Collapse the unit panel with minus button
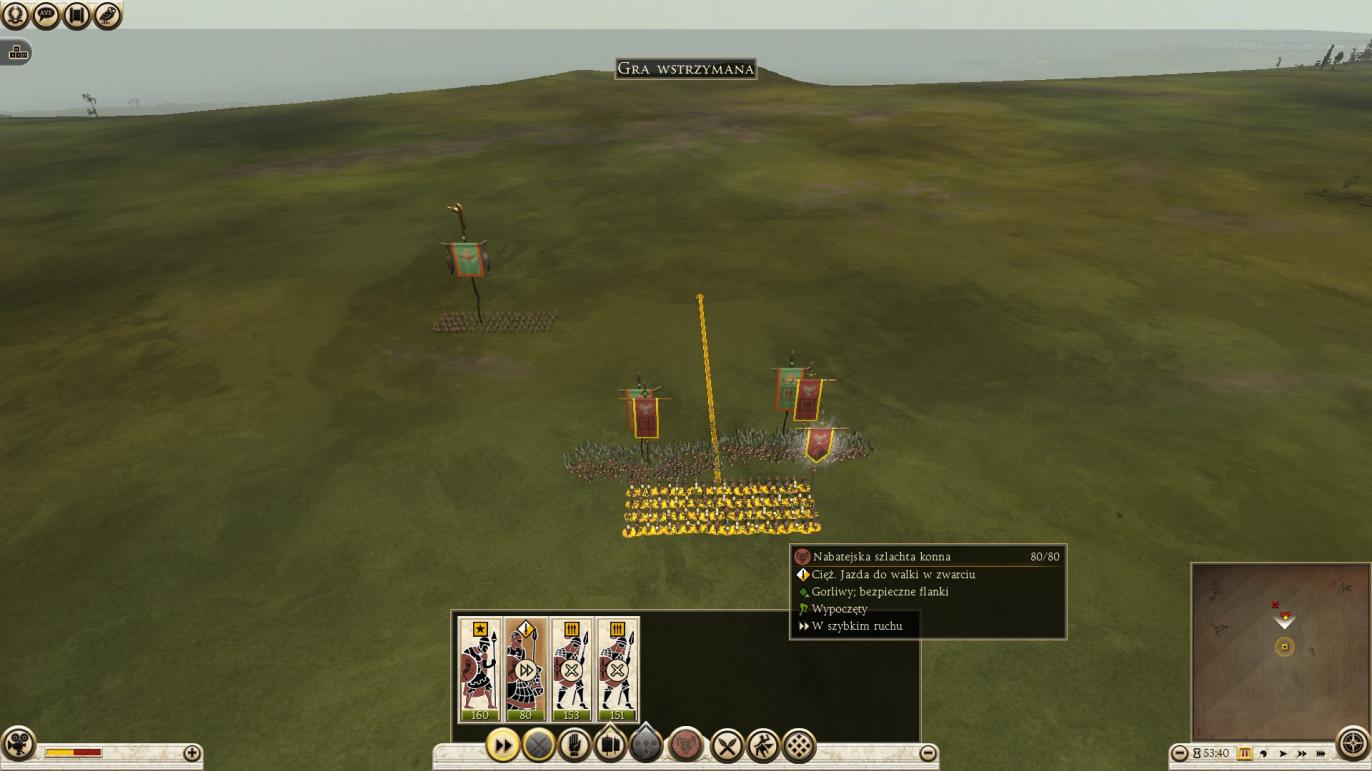1372x771 pixels. 928,753
